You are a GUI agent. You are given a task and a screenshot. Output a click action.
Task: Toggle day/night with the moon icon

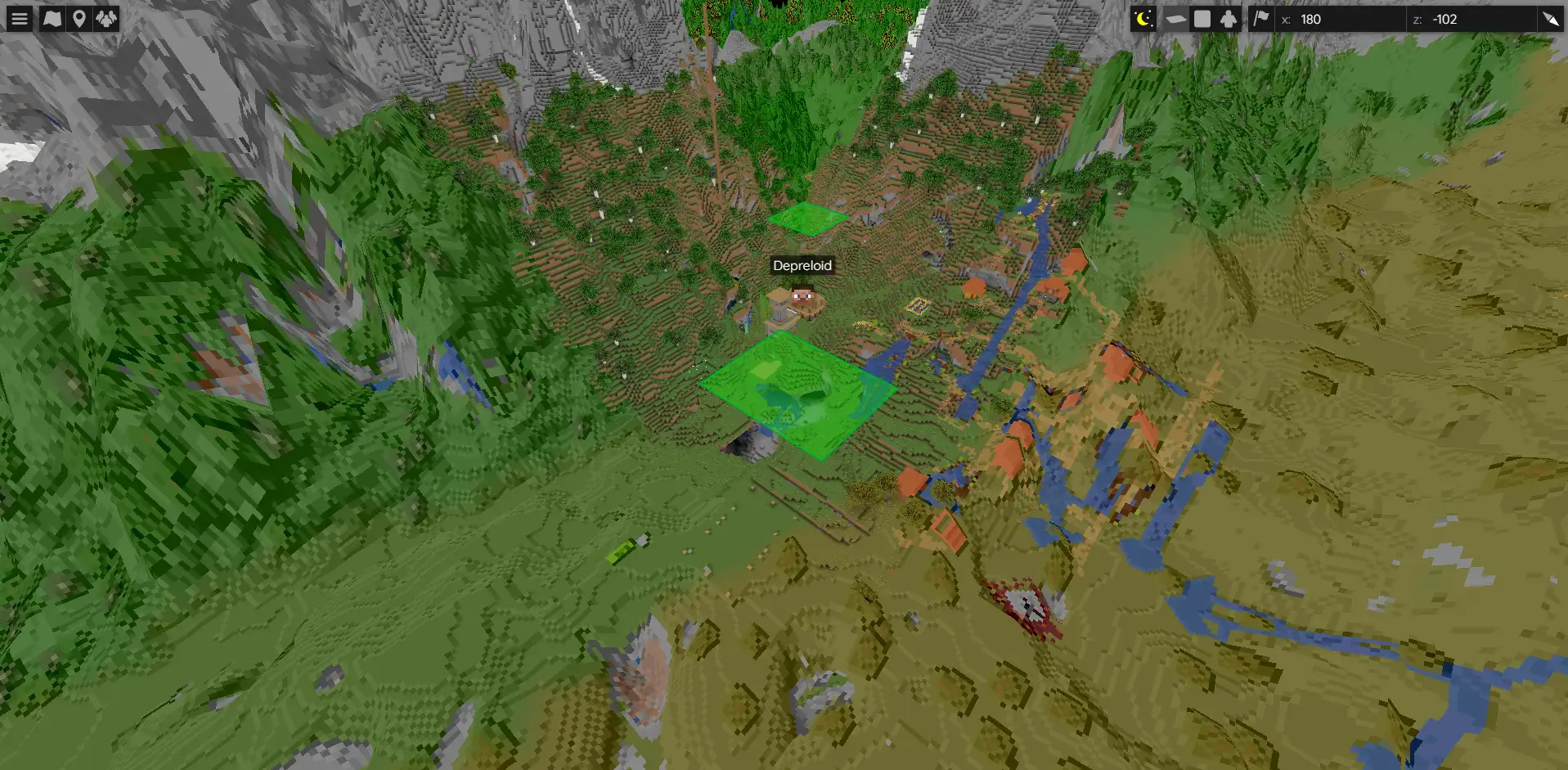coord(1143,19)
